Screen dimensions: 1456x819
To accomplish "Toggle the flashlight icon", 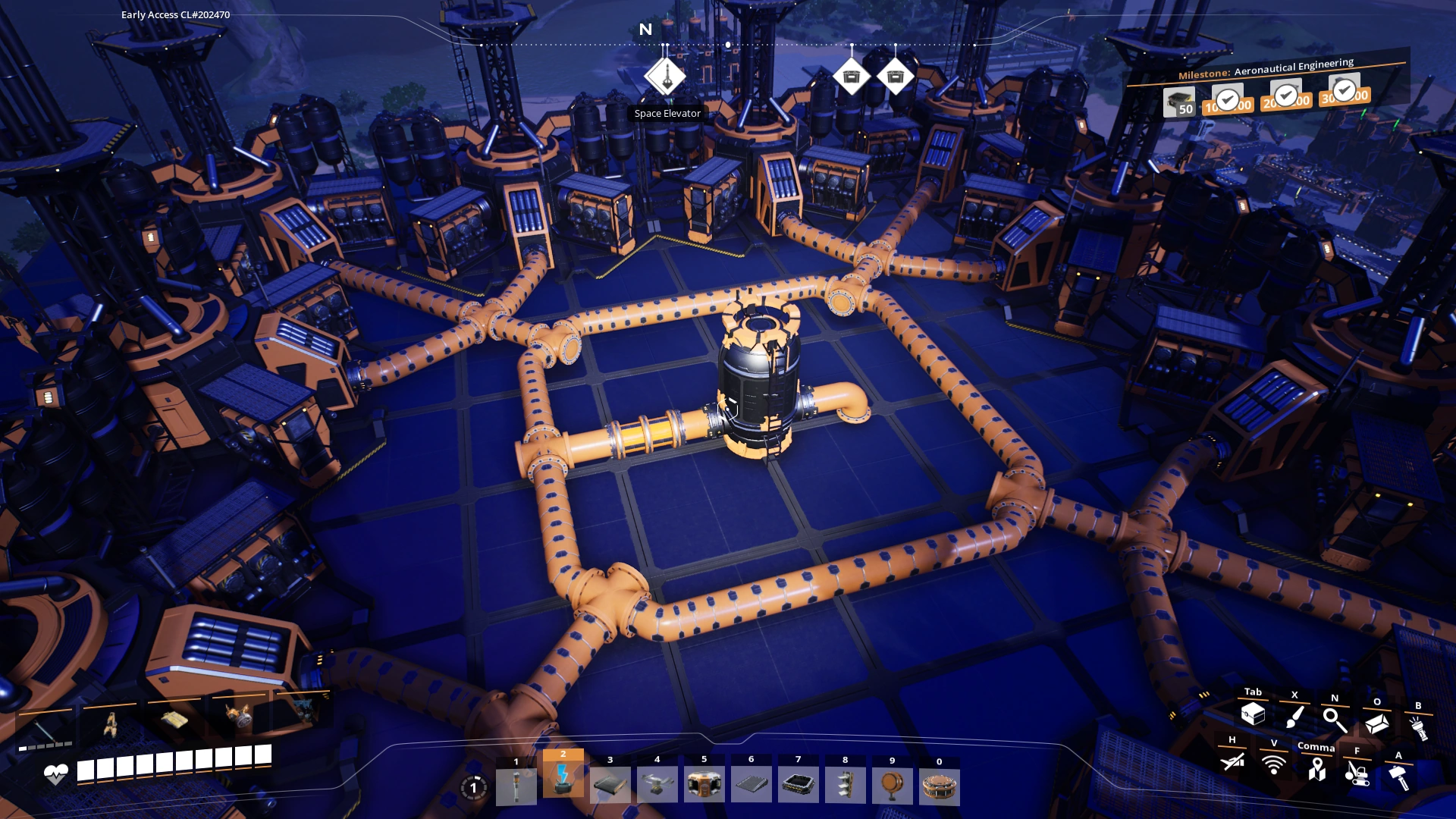I will (x=1418, y=728).
